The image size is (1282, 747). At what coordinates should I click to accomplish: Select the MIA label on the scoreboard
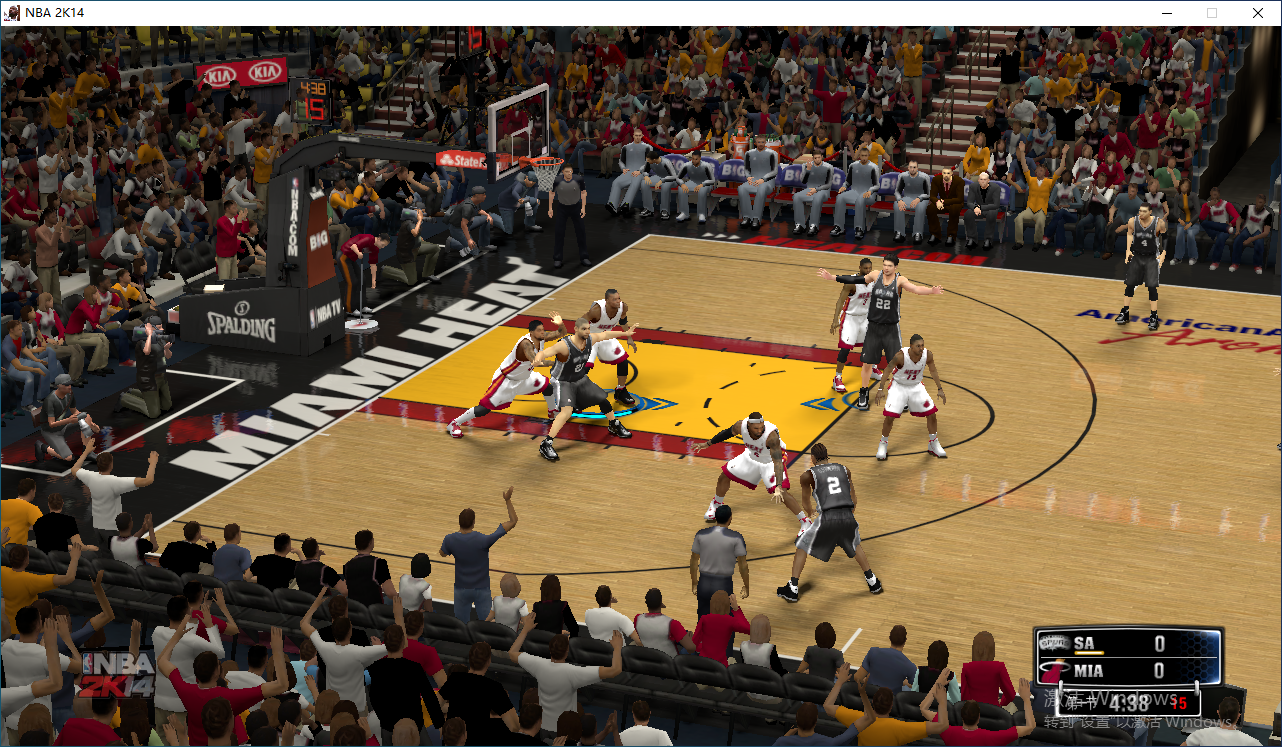1089,669
